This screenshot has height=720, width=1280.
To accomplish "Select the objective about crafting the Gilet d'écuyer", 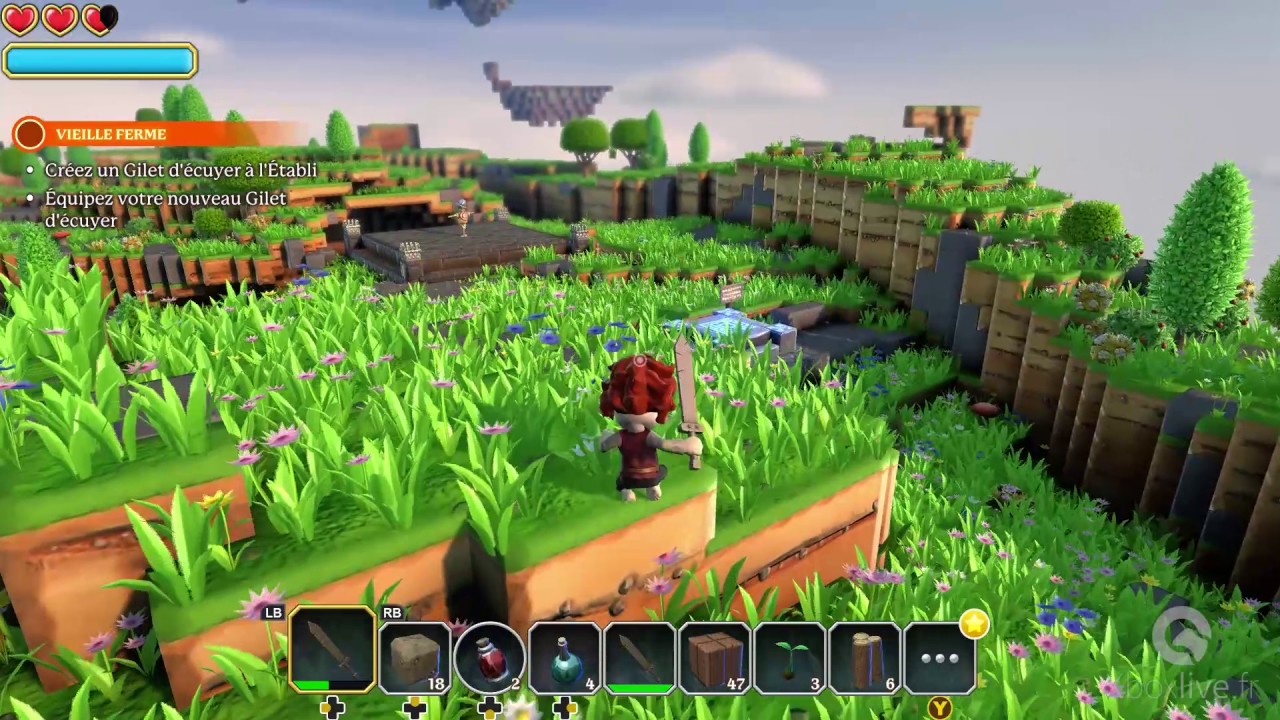I will (180, 171).
